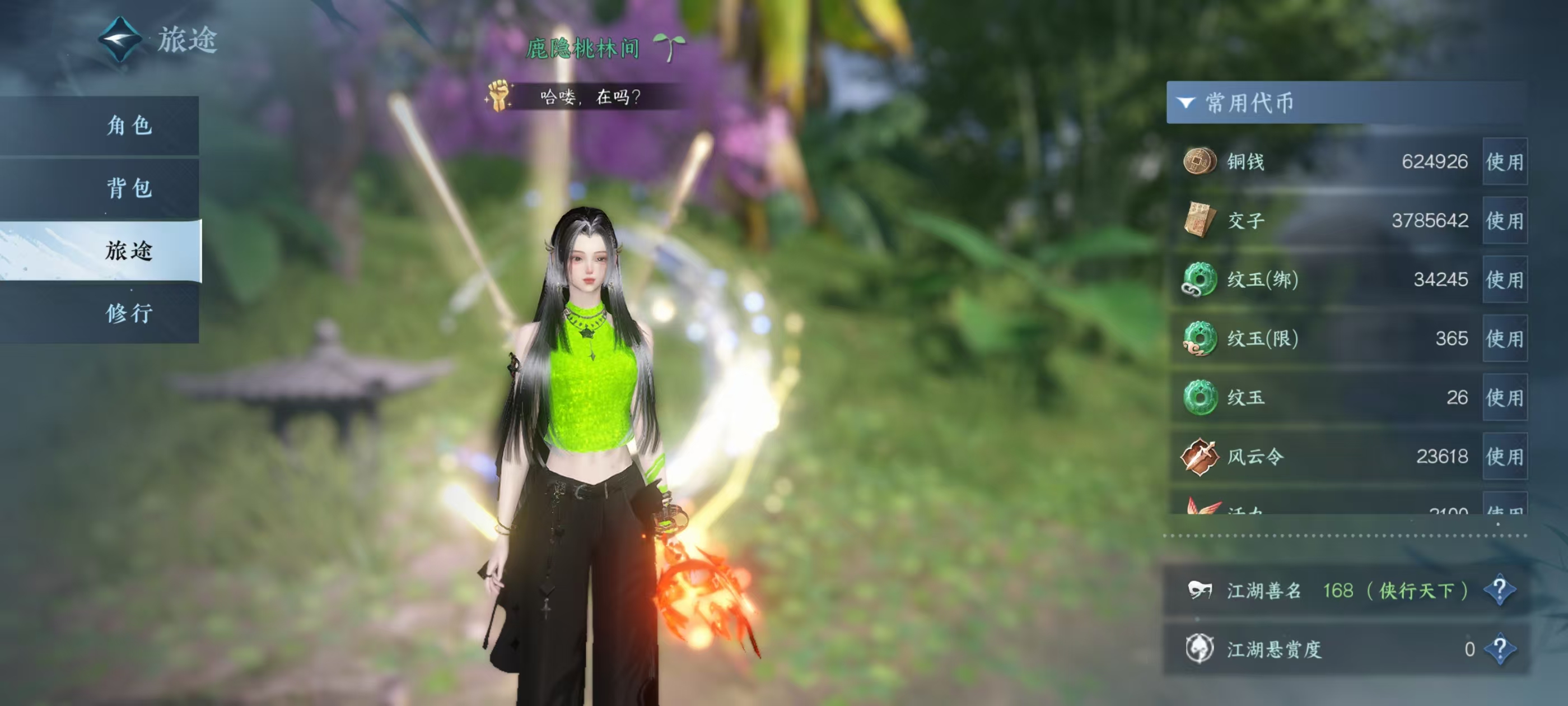Select the 旅途 tab

(x=129, y=251)
